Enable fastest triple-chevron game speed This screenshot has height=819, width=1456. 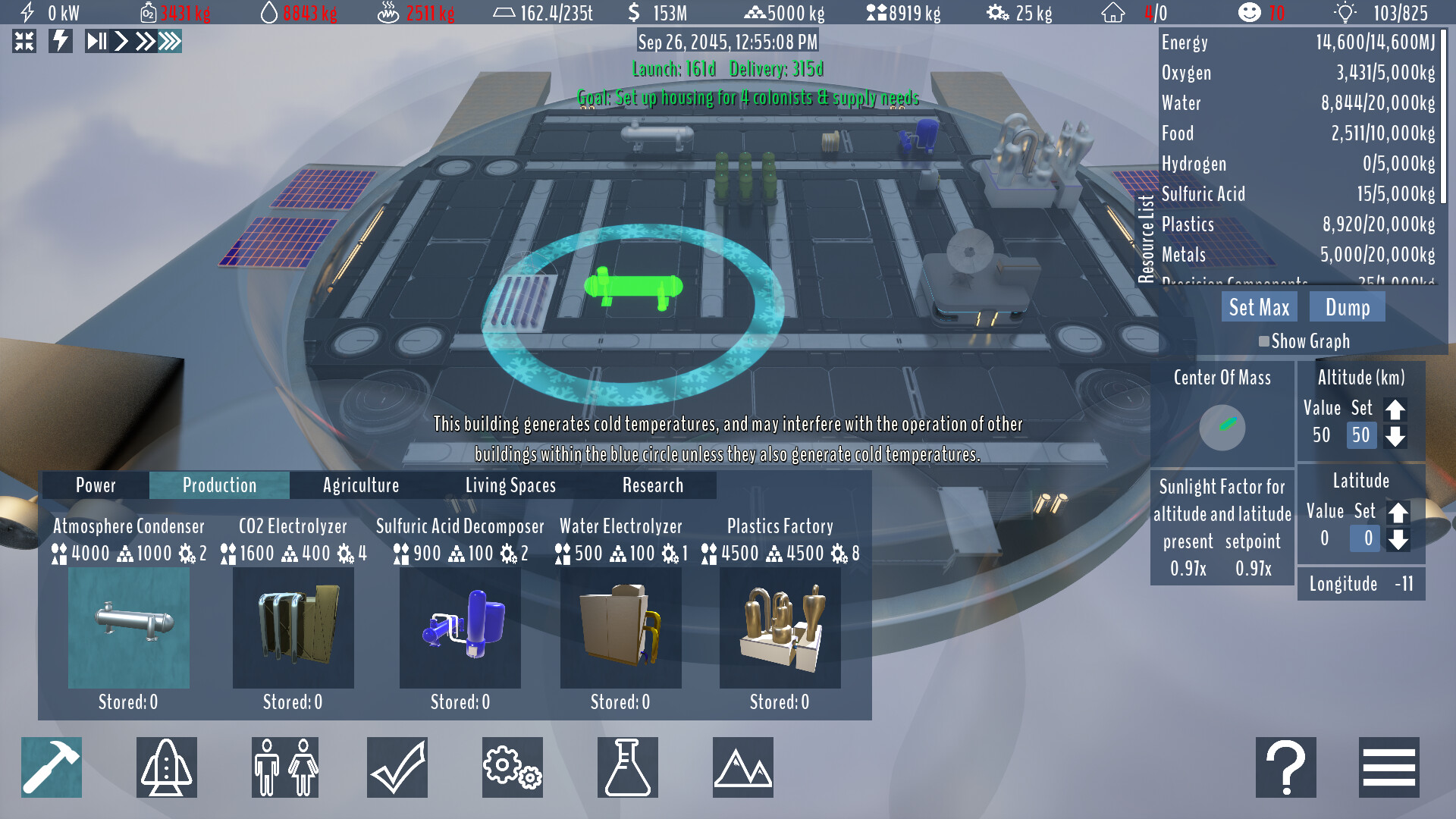coord(171,42)
